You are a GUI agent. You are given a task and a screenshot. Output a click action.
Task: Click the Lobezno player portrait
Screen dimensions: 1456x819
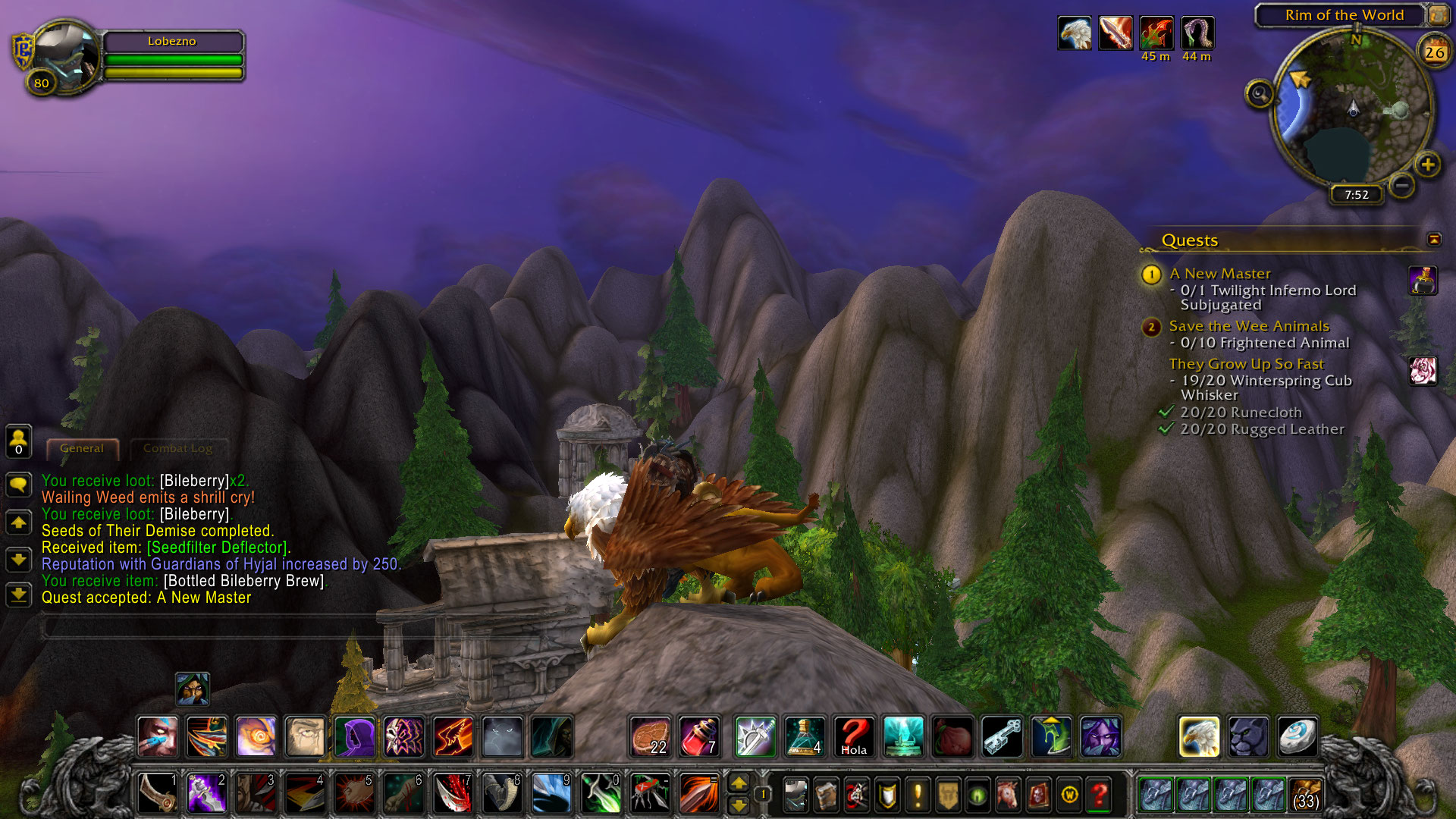(66, 57)
